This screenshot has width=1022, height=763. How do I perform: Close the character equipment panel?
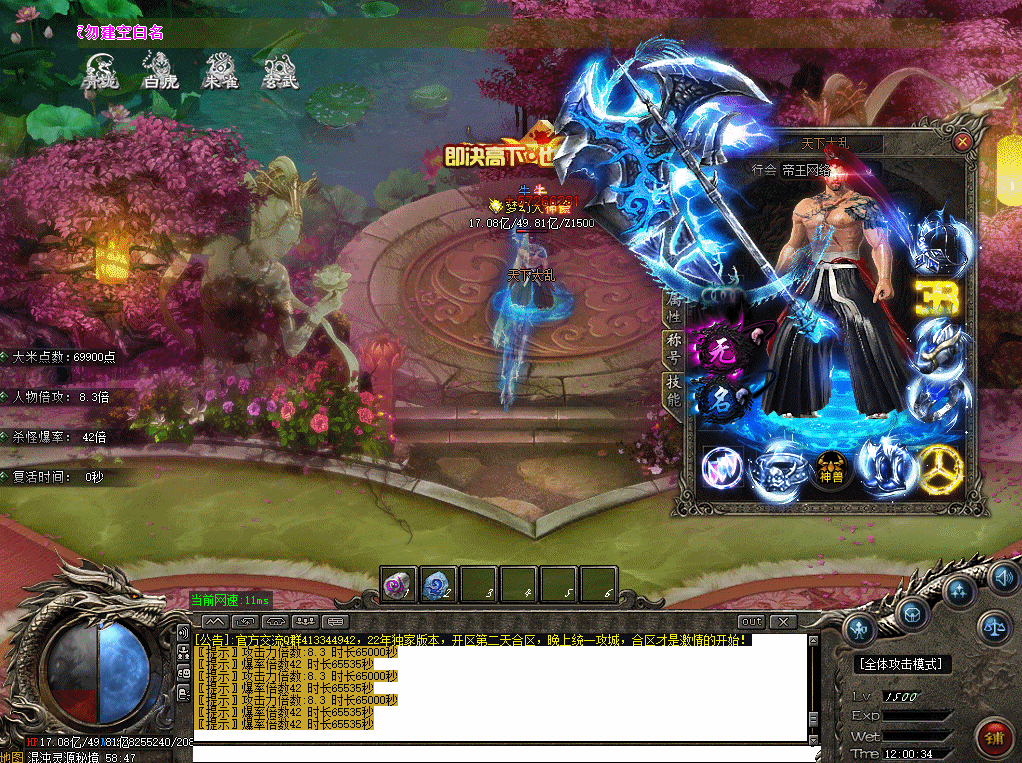click(x=962, y=142)
